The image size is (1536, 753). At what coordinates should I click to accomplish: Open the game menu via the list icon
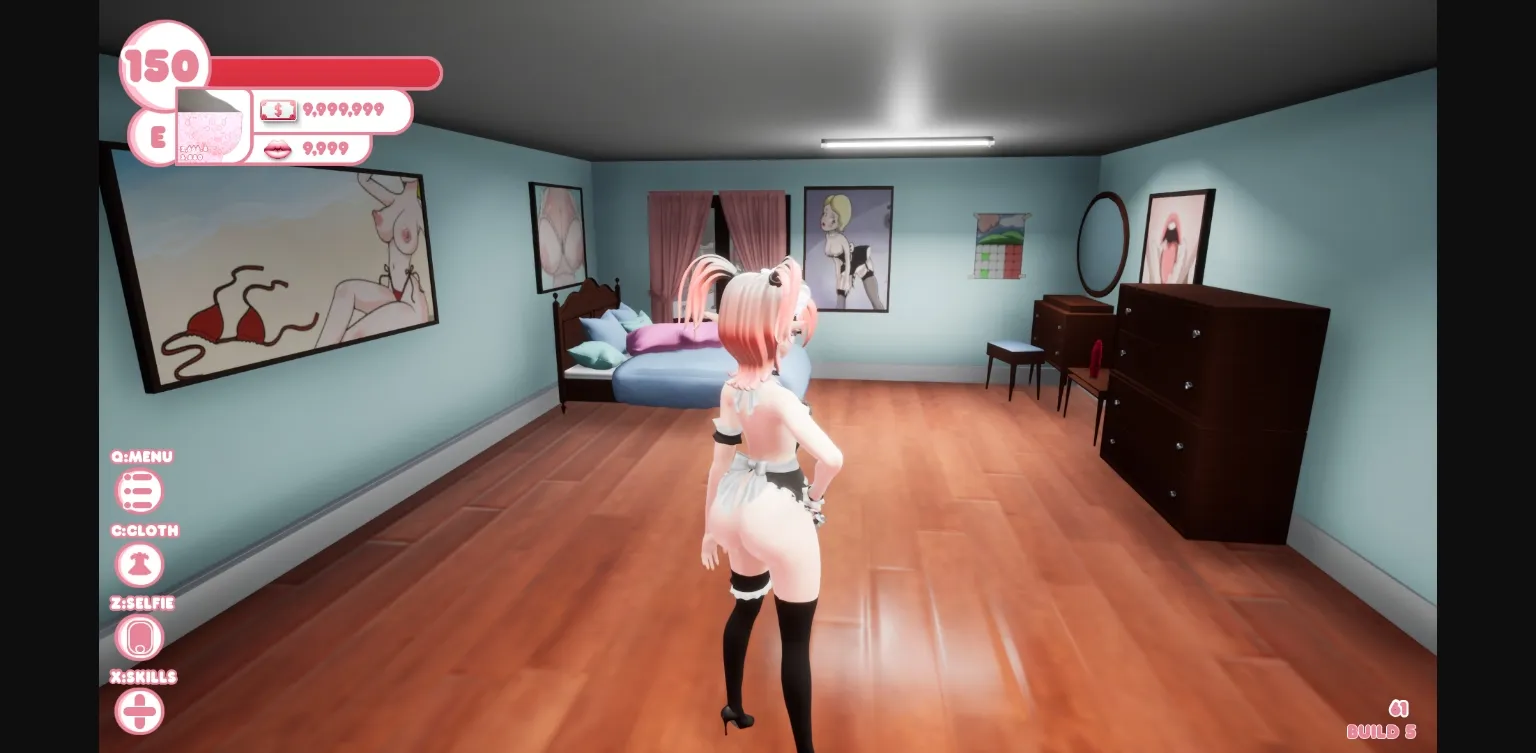pos(139,491)
